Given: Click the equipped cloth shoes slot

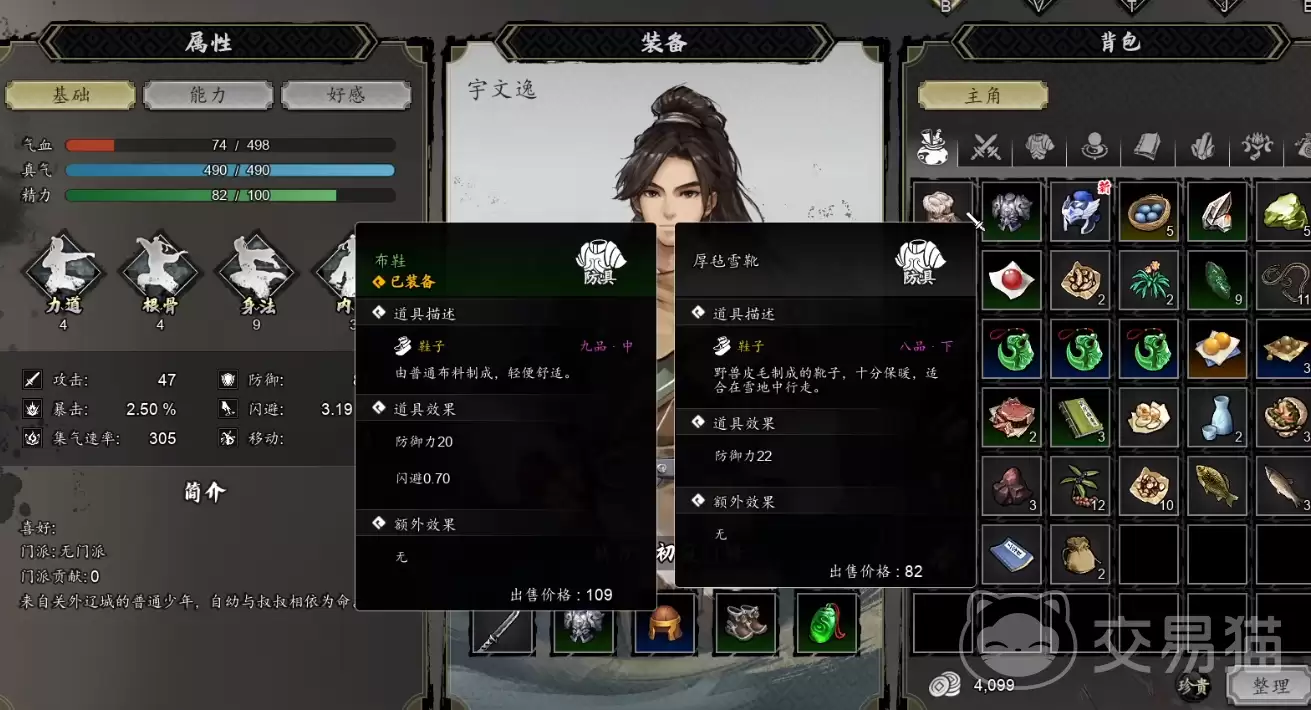Looking at the screenshot, I should coord(745,624).
